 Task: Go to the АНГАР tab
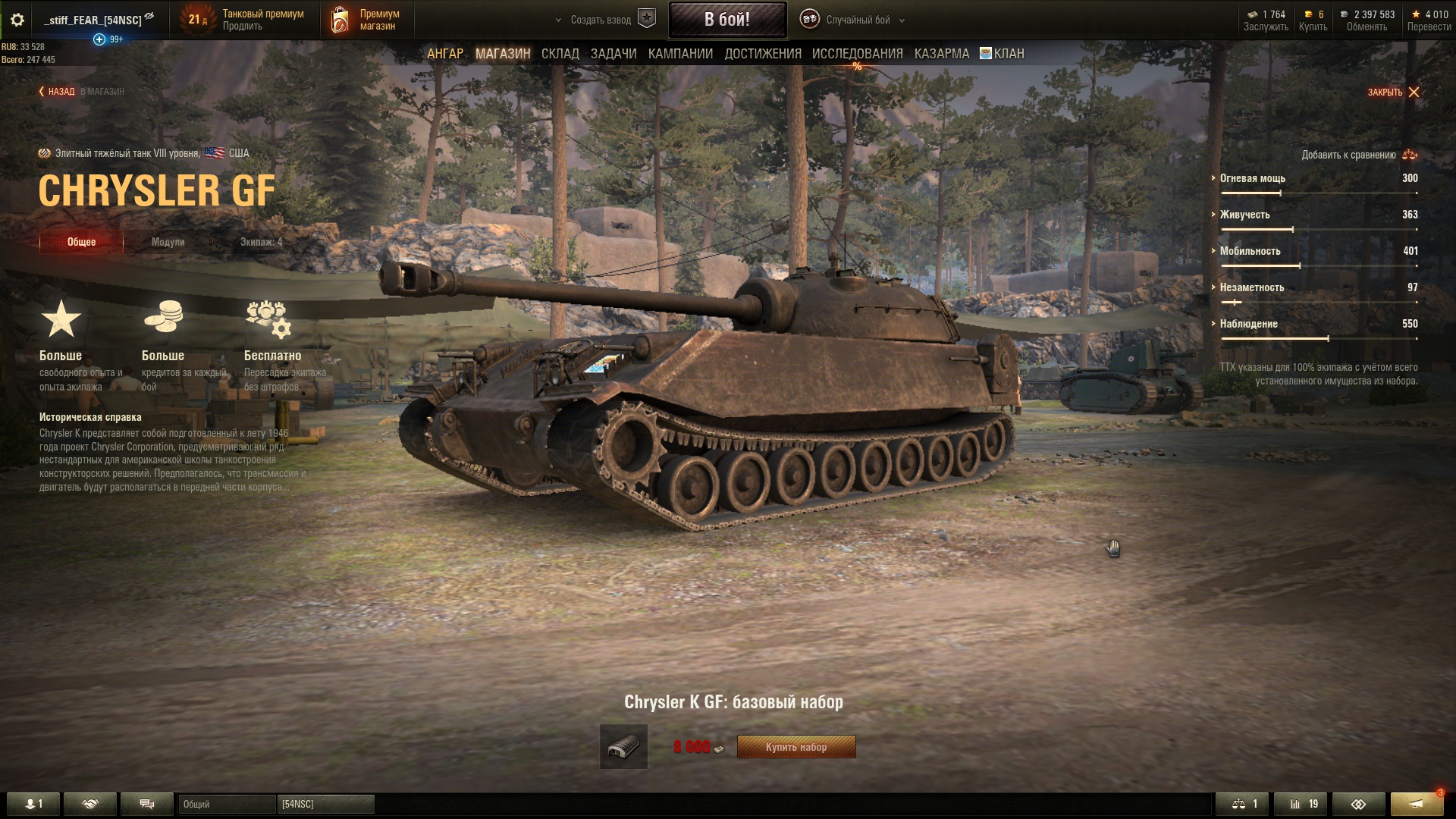click(x=445, y=54)
